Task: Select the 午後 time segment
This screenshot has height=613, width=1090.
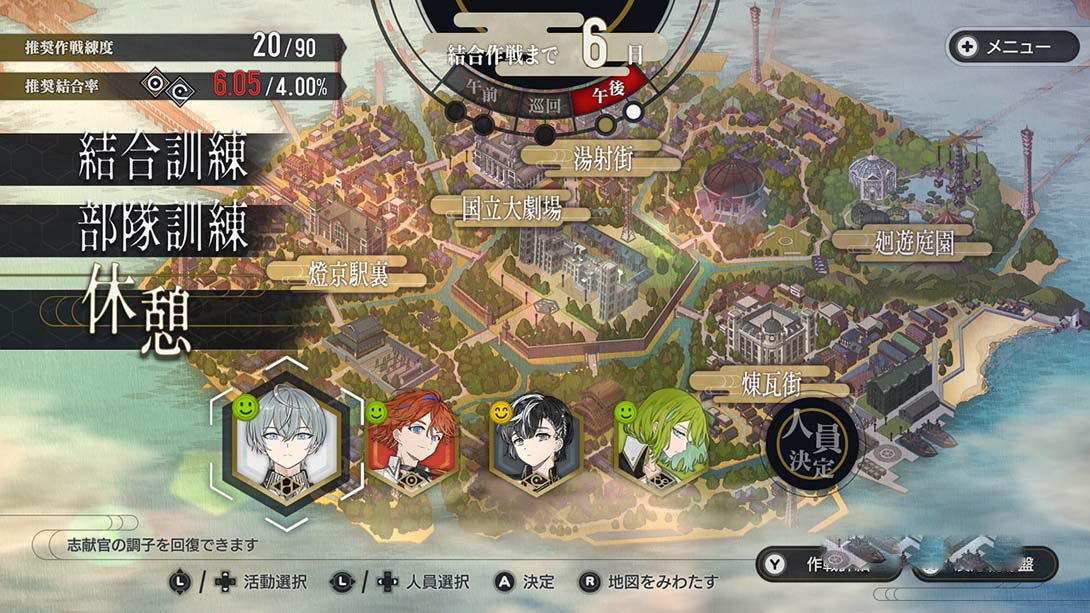Action: [608, 93]
